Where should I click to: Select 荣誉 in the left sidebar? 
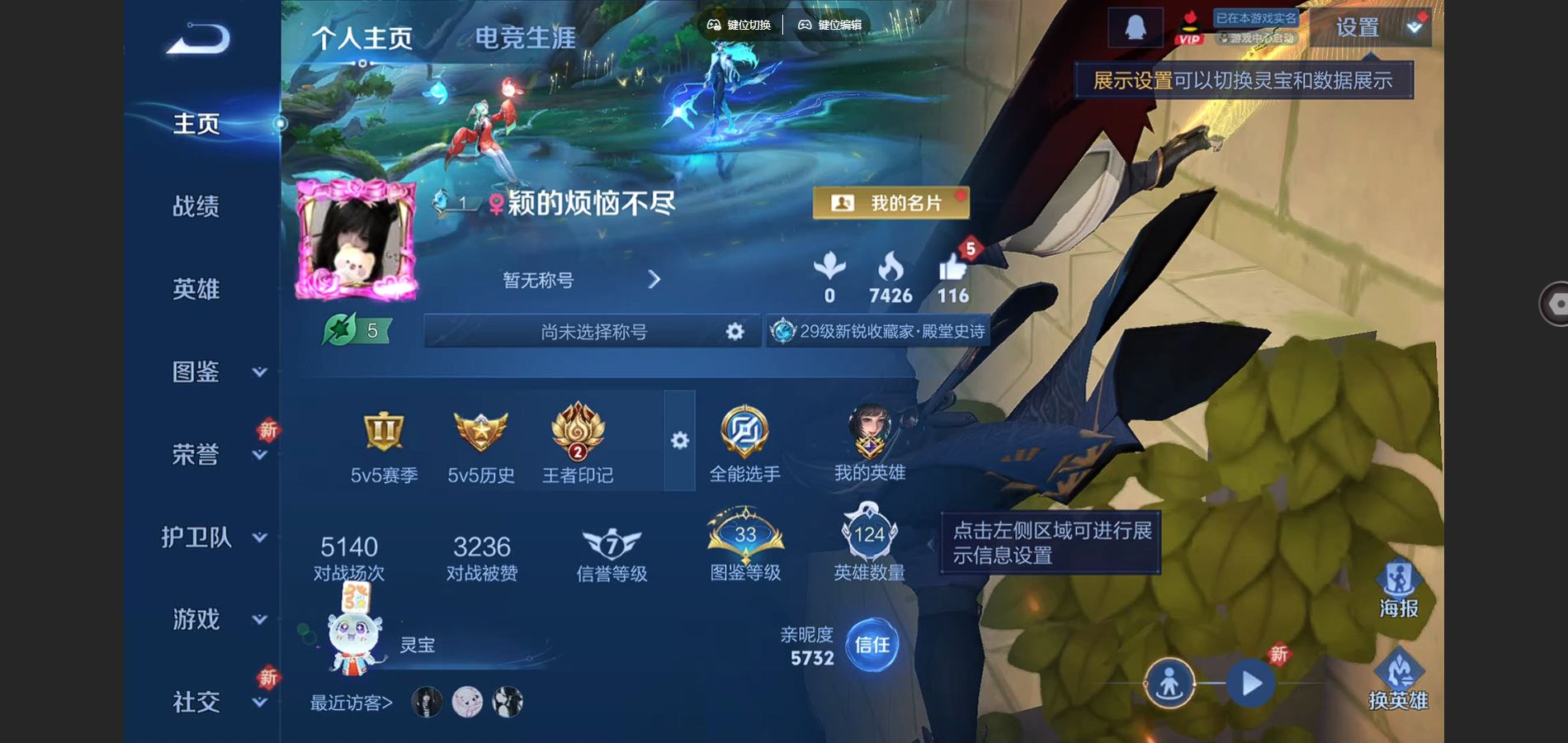pos(198,452)
